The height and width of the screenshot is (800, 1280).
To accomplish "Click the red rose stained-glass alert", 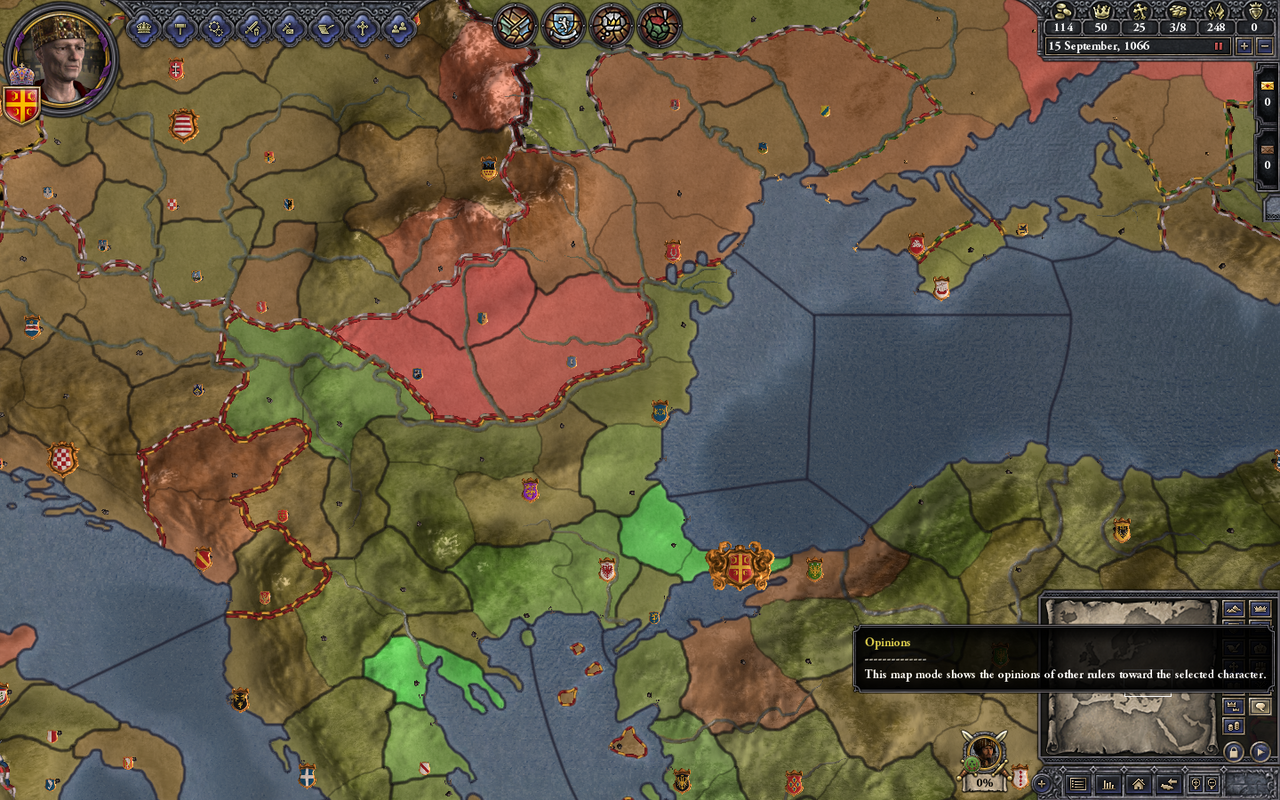I will 659,25.
